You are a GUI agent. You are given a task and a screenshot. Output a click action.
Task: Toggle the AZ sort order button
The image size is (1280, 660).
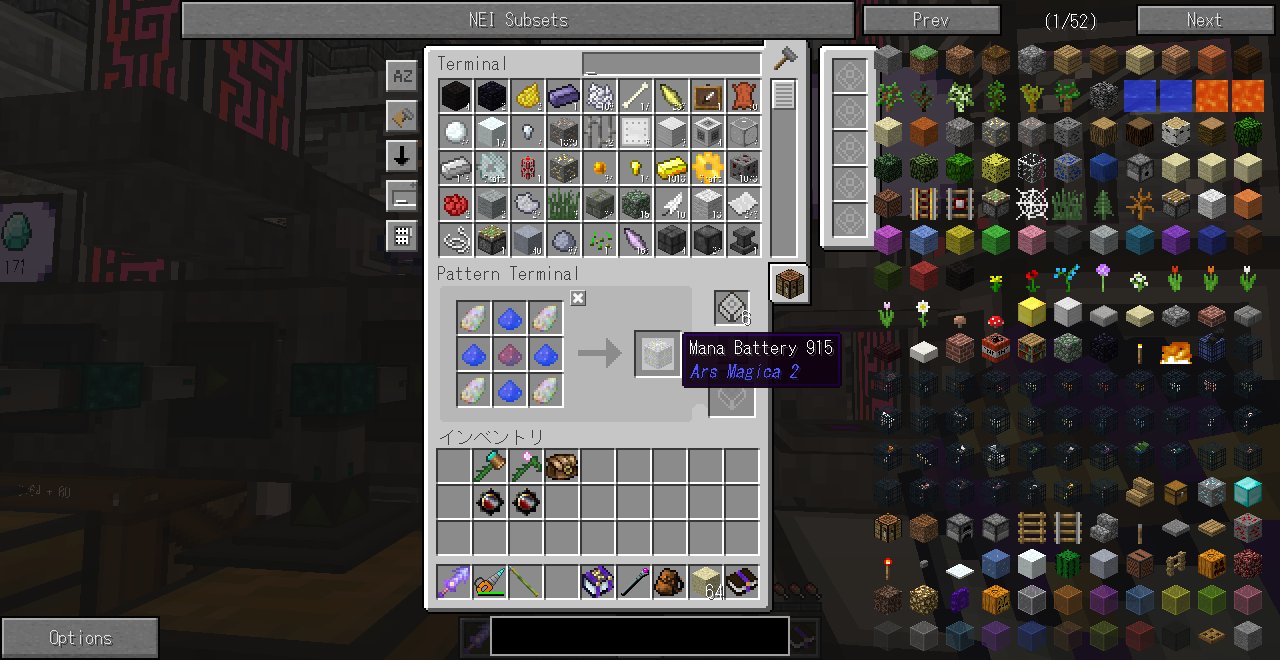click(402, 76)
